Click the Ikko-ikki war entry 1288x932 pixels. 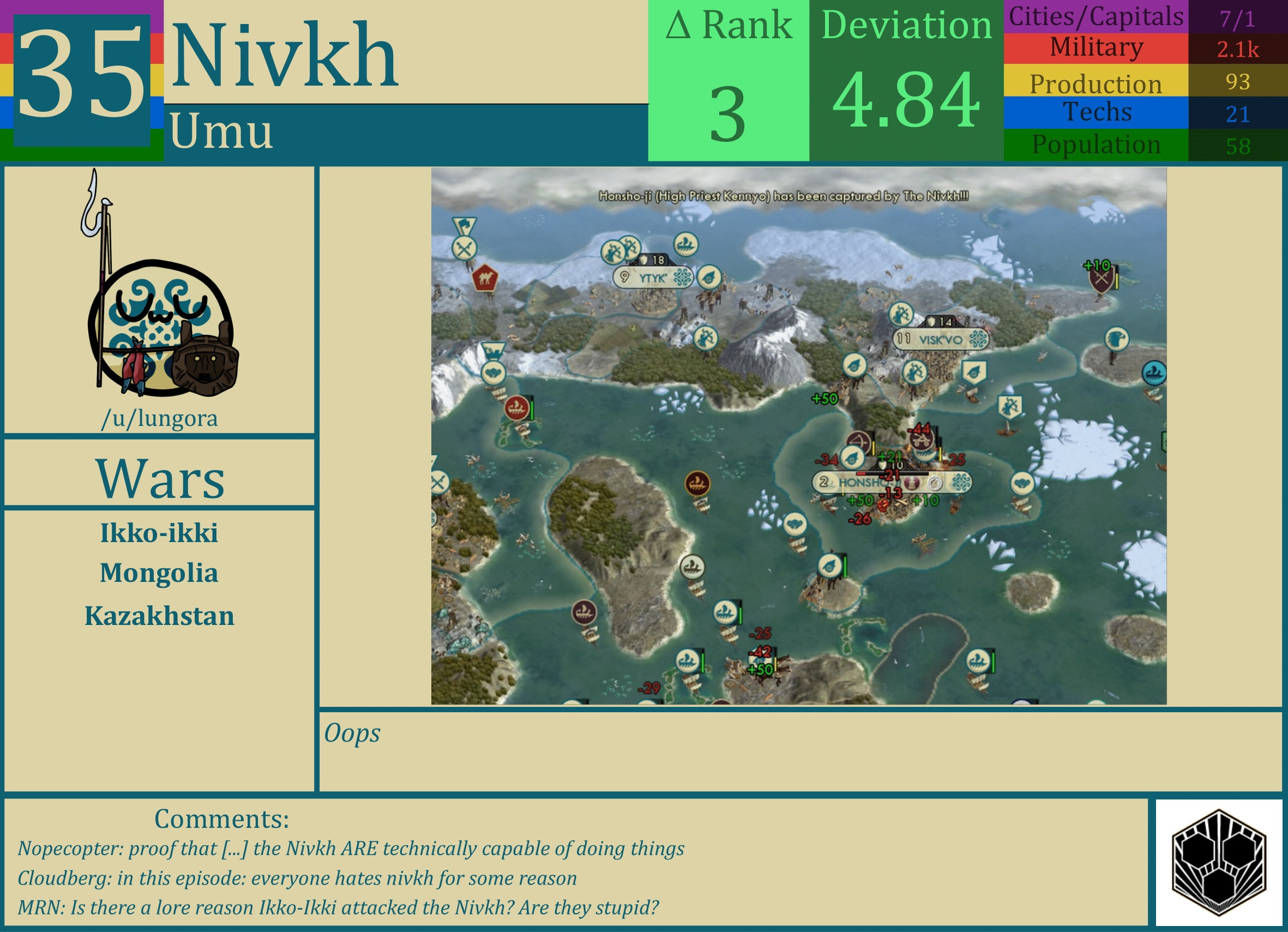point(160,533)
